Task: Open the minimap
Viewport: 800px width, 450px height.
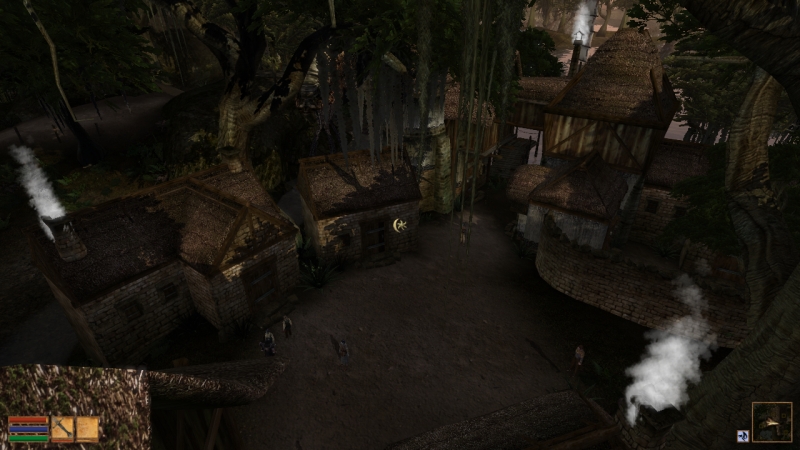Action: (771, 421)
